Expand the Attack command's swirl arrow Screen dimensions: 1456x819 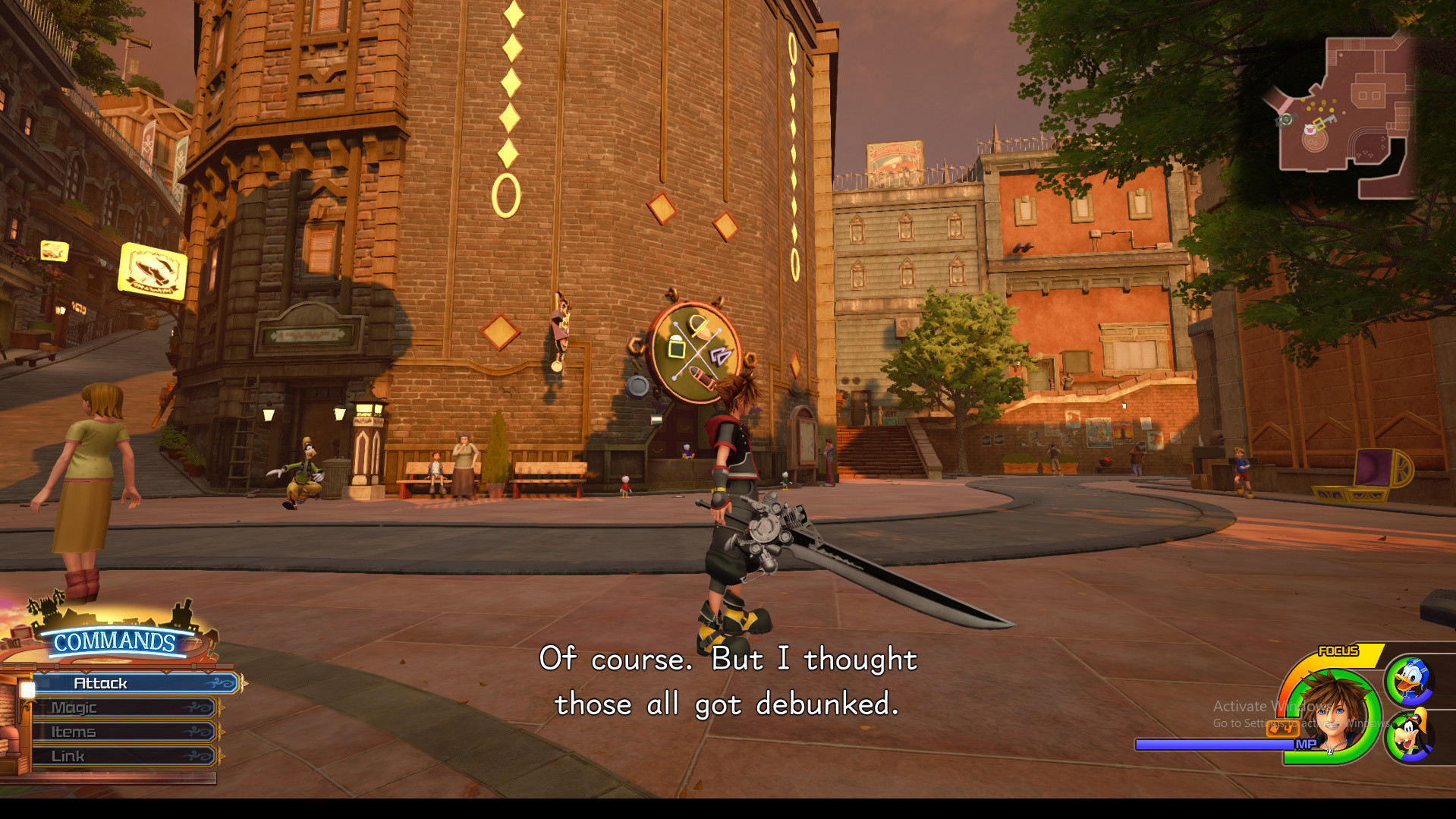click(219, 682)
